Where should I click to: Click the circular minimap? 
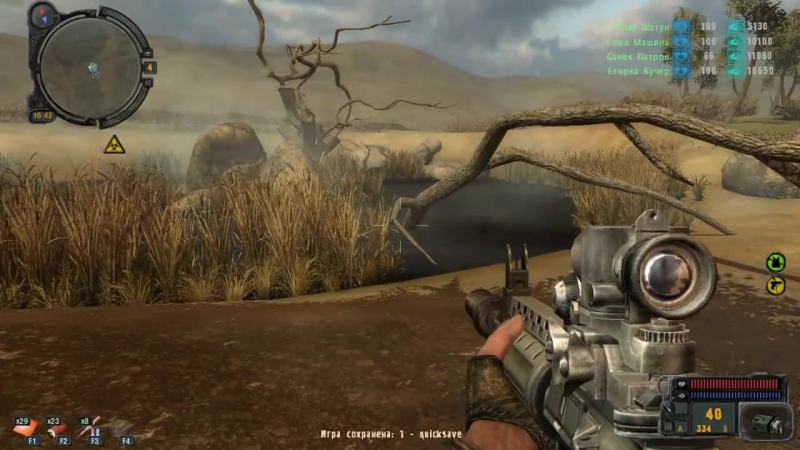(89, 66)
